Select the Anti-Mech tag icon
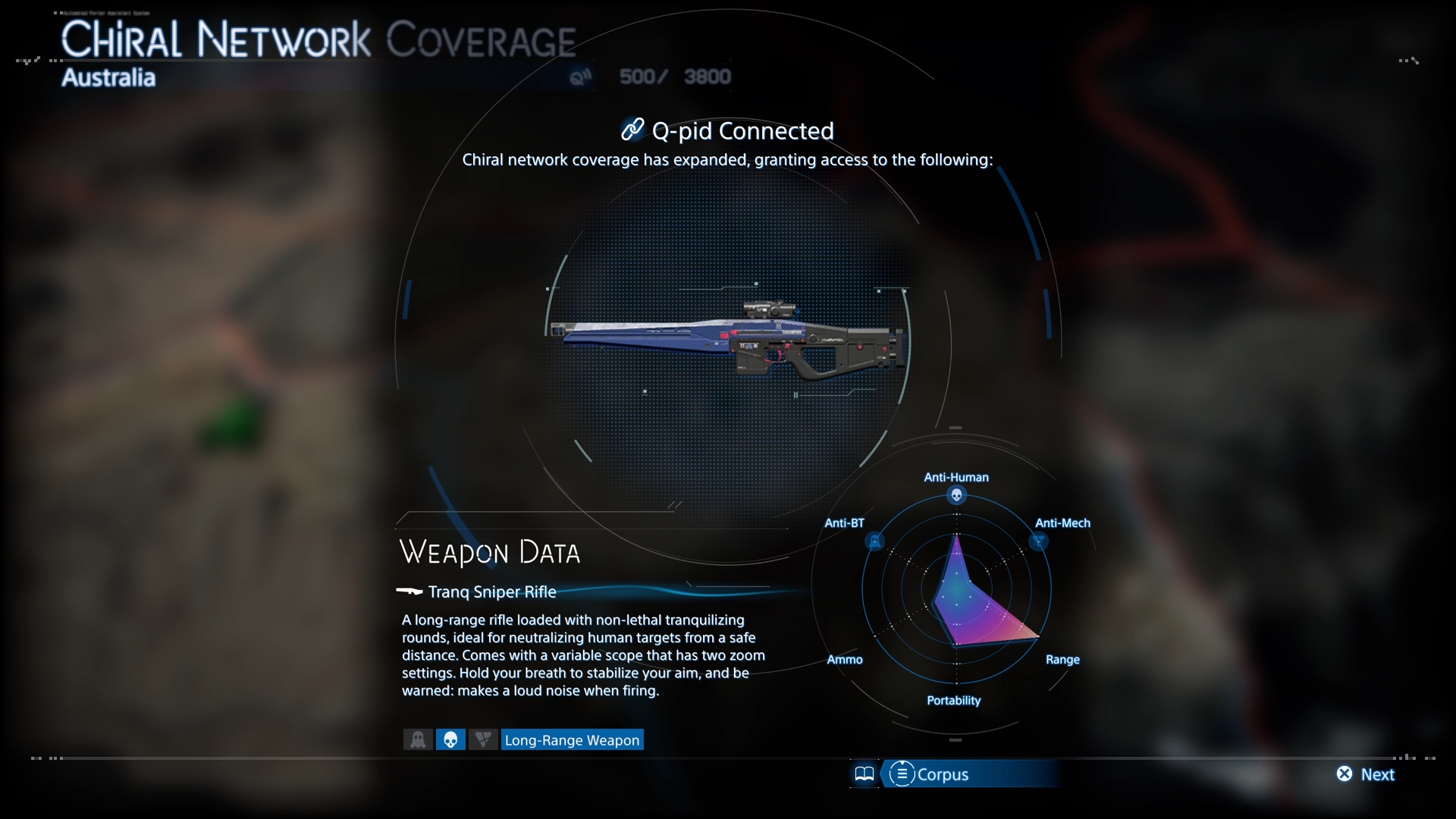The image size is (1456, 819). pyautogui.click(x=483, y=739)
